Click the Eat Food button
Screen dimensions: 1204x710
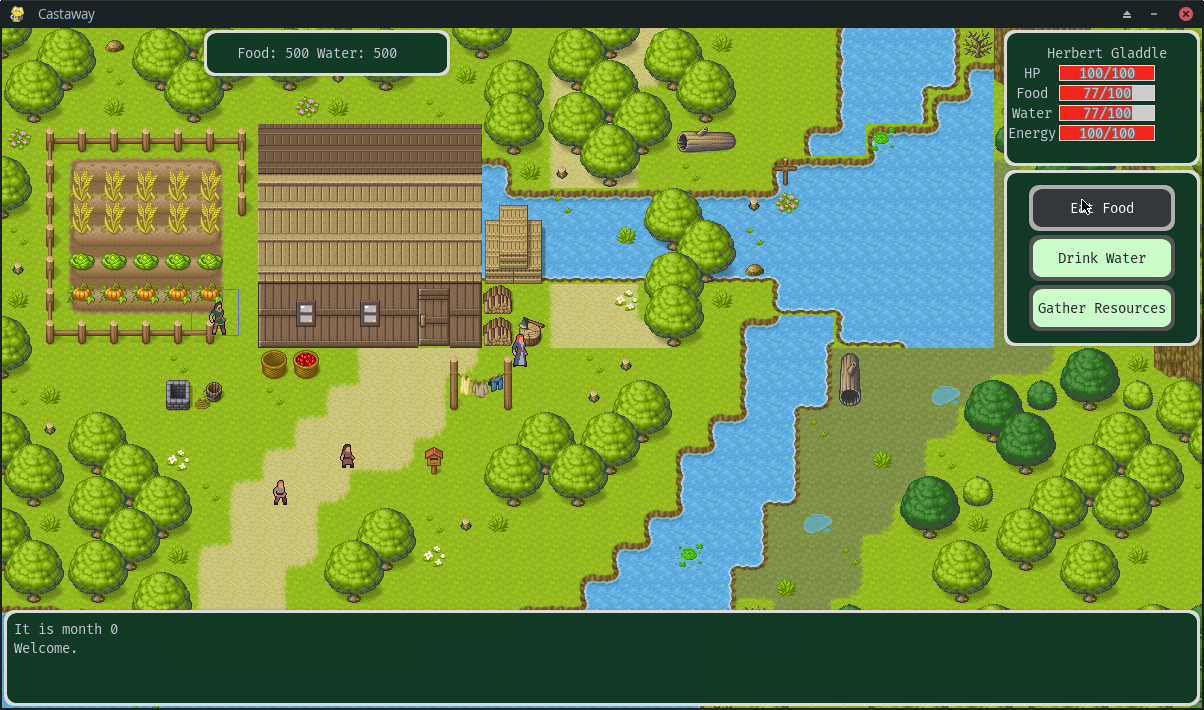[1101, 208]
